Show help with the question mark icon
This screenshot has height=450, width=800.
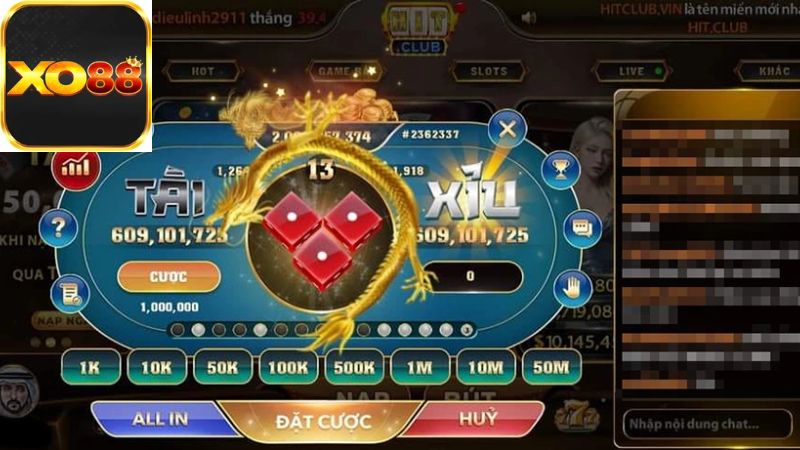point(58,227)
